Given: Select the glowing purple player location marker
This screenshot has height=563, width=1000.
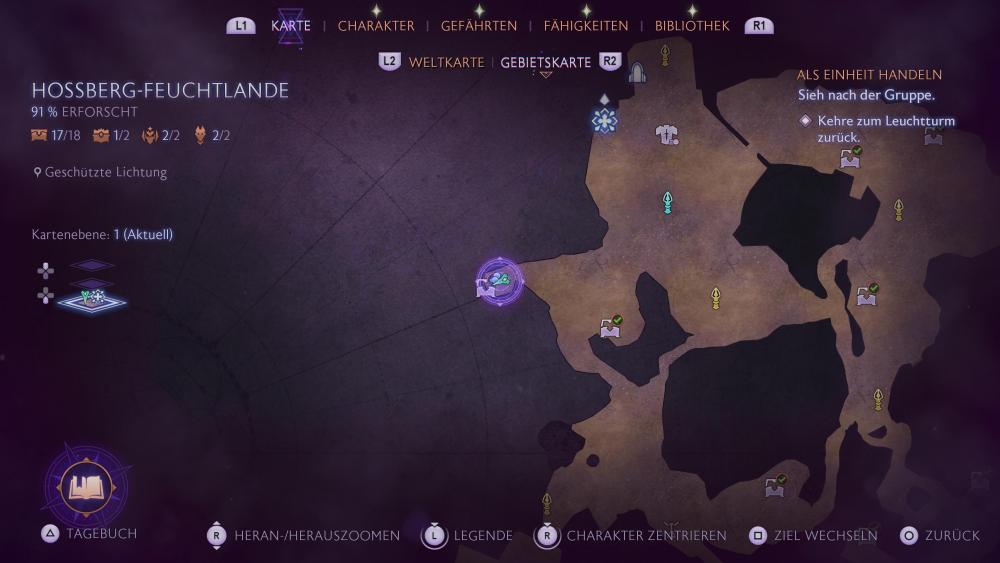Looking at the screenshot, I should pyautogui.click(x=499, y=283).
